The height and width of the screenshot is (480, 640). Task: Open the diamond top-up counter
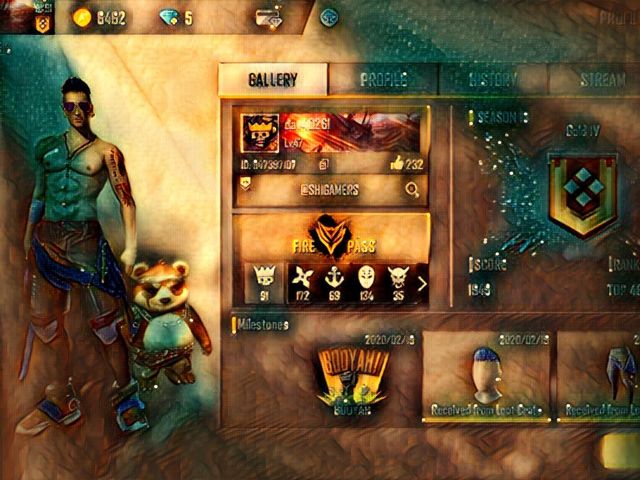coord(177,18)
